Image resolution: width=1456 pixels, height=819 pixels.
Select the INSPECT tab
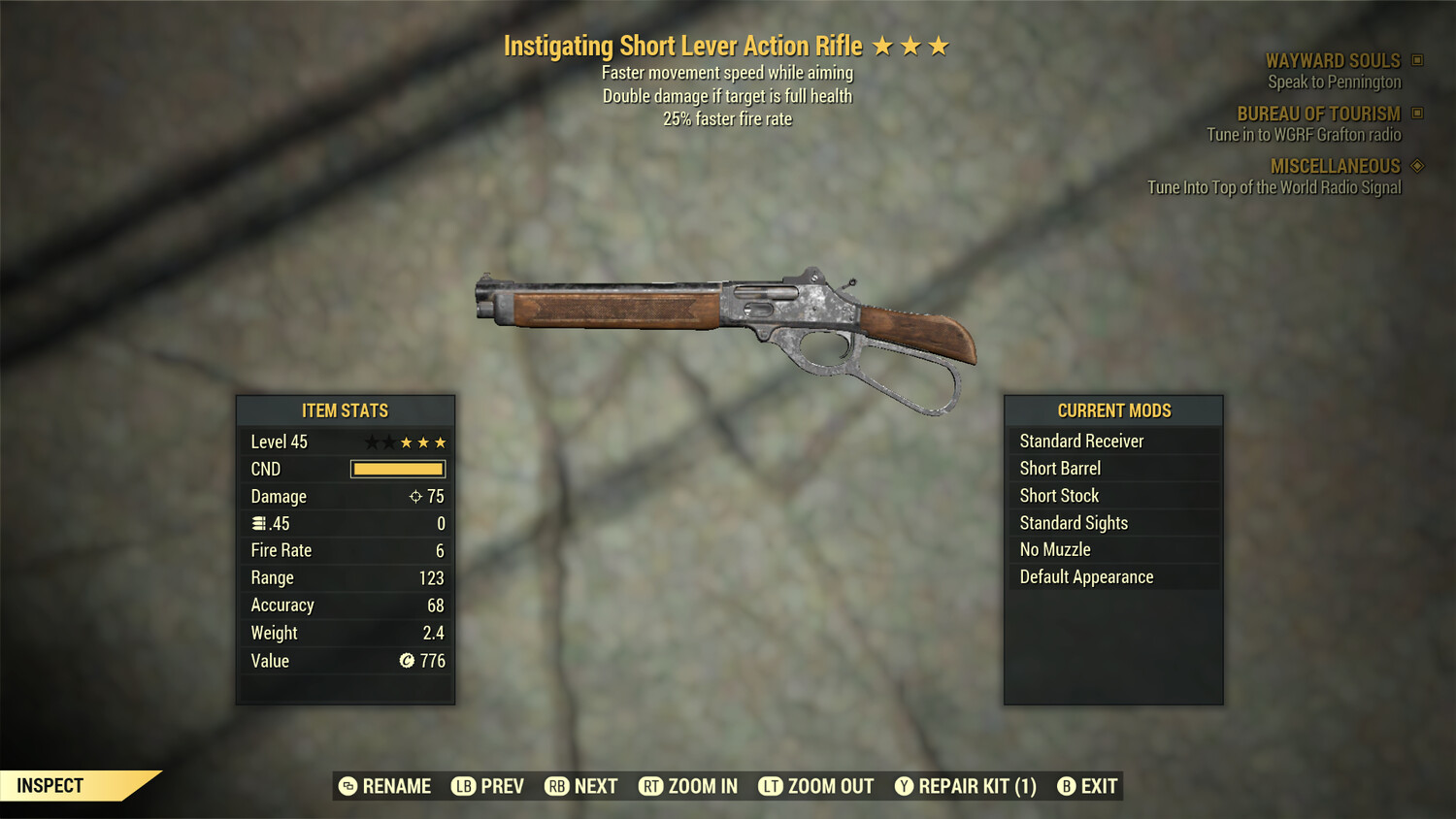50,785
